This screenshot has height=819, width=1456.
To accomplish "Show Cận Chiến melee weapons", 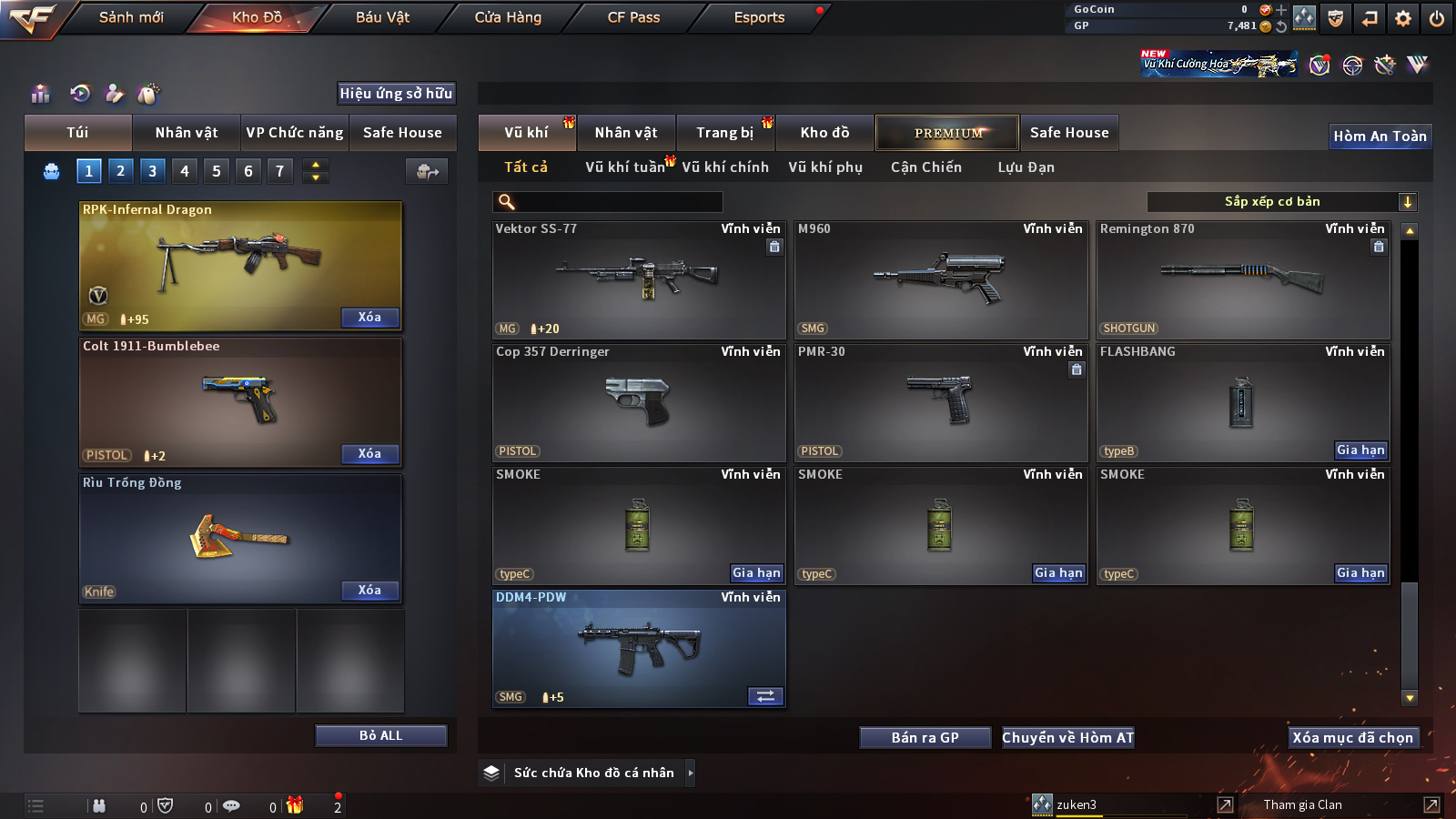I will click(925, 167).
